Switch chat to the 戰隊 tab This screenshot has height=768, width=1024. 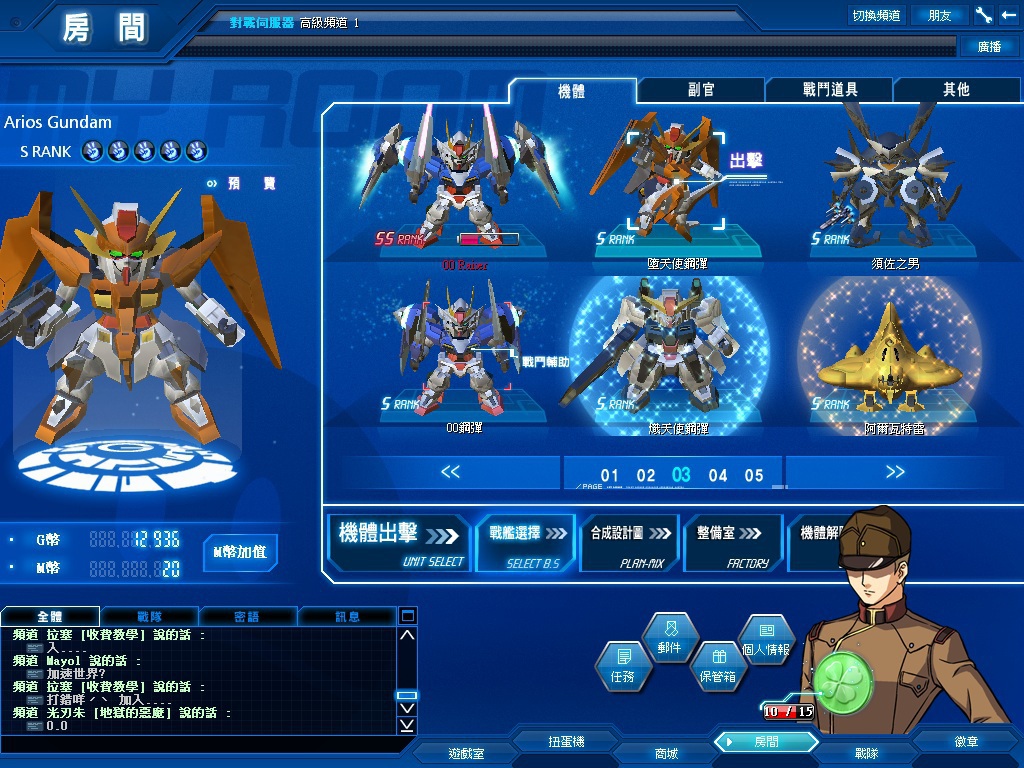[x=149, y=616]
